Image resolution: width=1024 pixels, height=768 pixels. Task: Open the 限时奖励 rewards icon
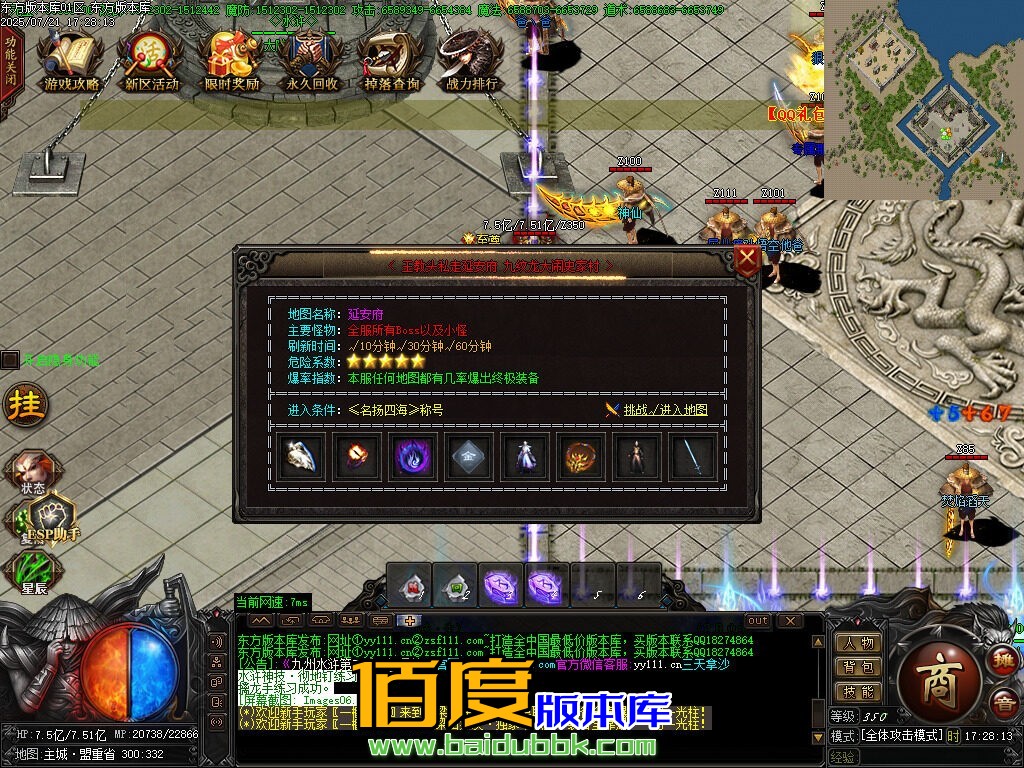click(231, 62)
